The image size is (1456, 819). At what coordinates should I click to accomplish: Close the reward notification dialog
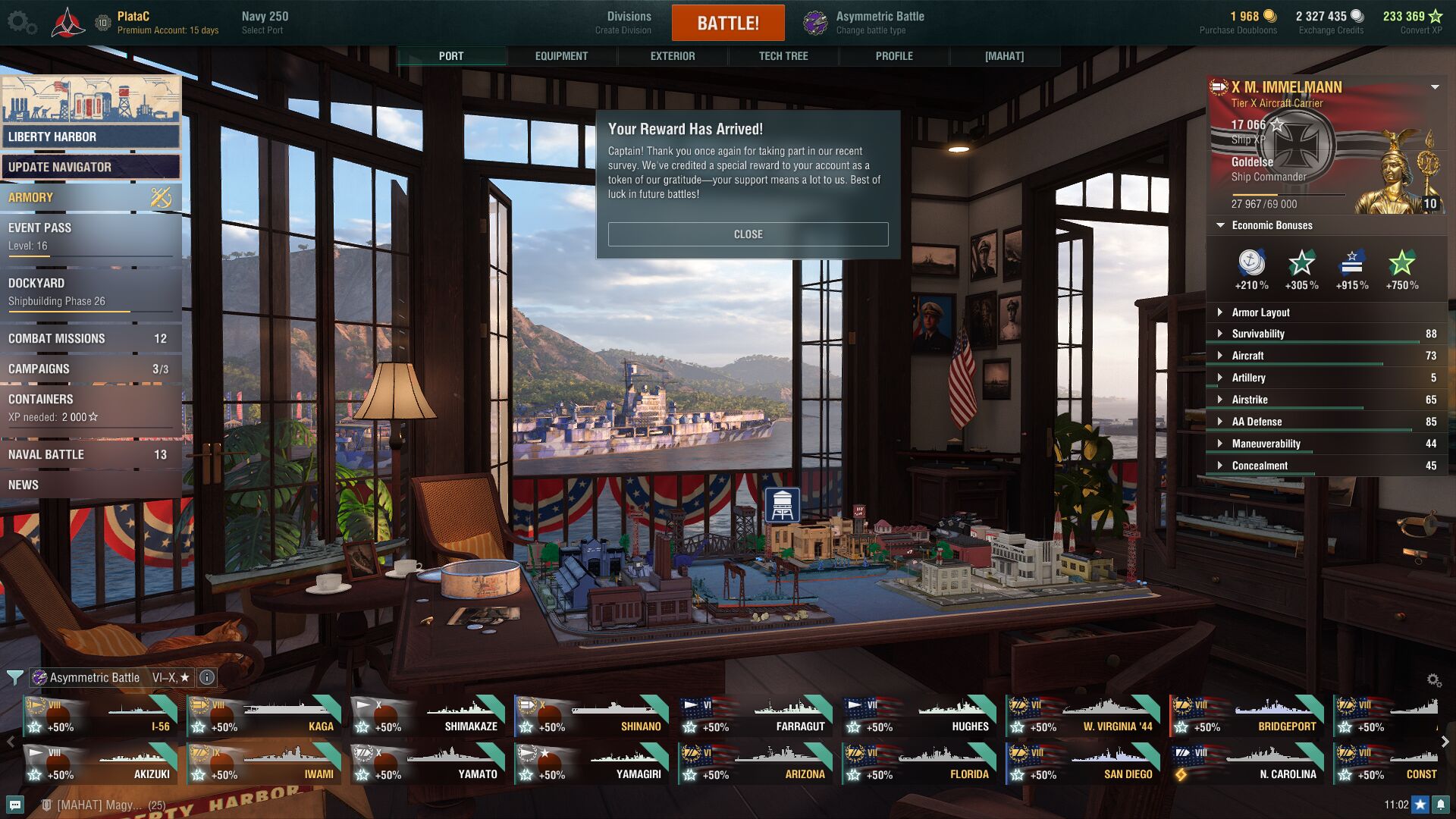(748, 234)
